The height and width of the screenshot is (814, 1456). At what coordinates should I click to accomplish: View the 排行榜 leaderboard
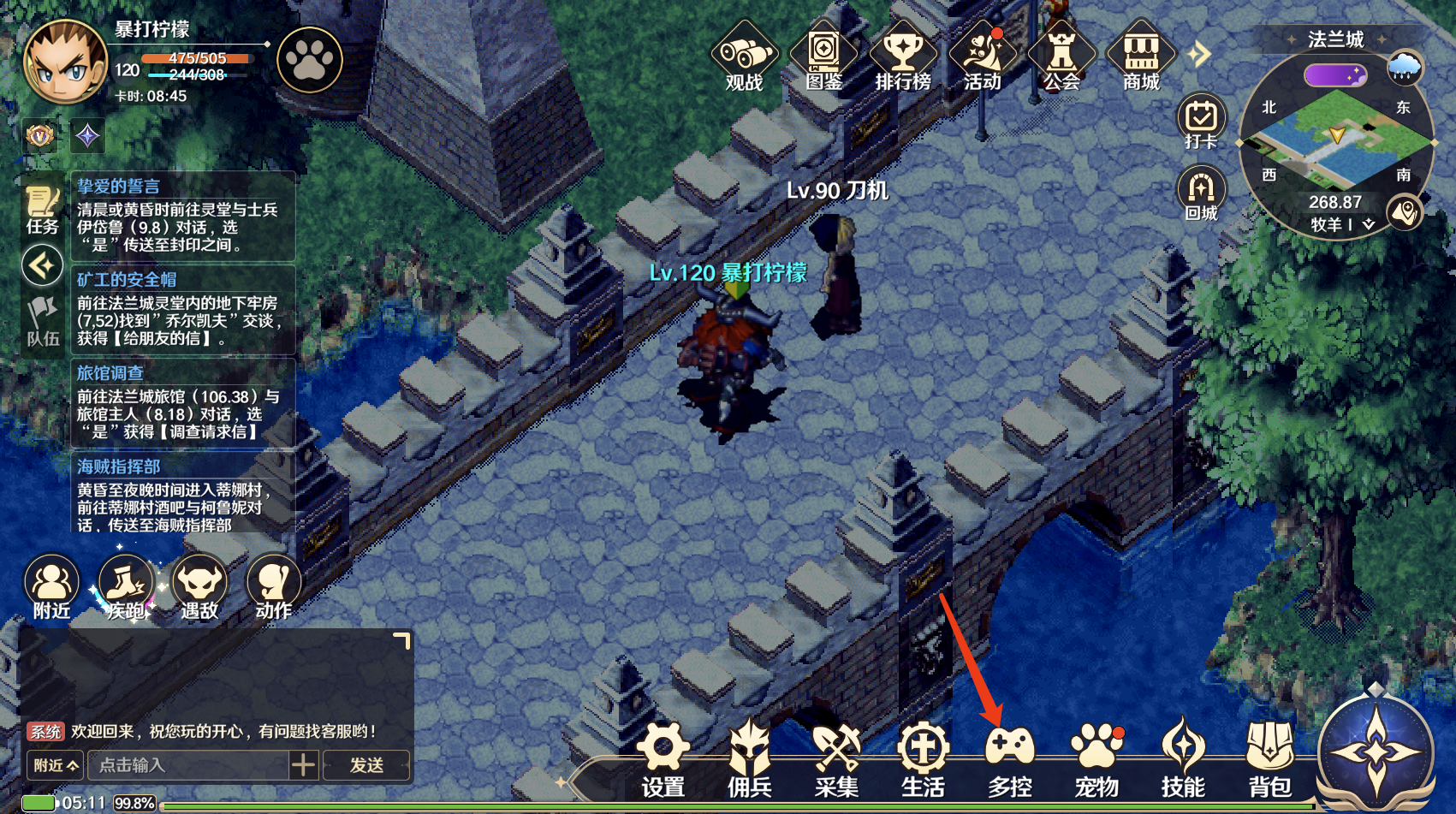902,58
